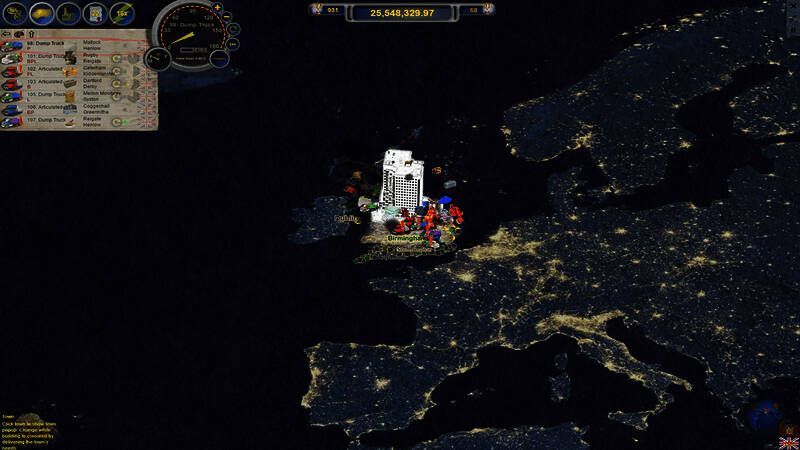Click the first round toolbar icon

point(14,13)
